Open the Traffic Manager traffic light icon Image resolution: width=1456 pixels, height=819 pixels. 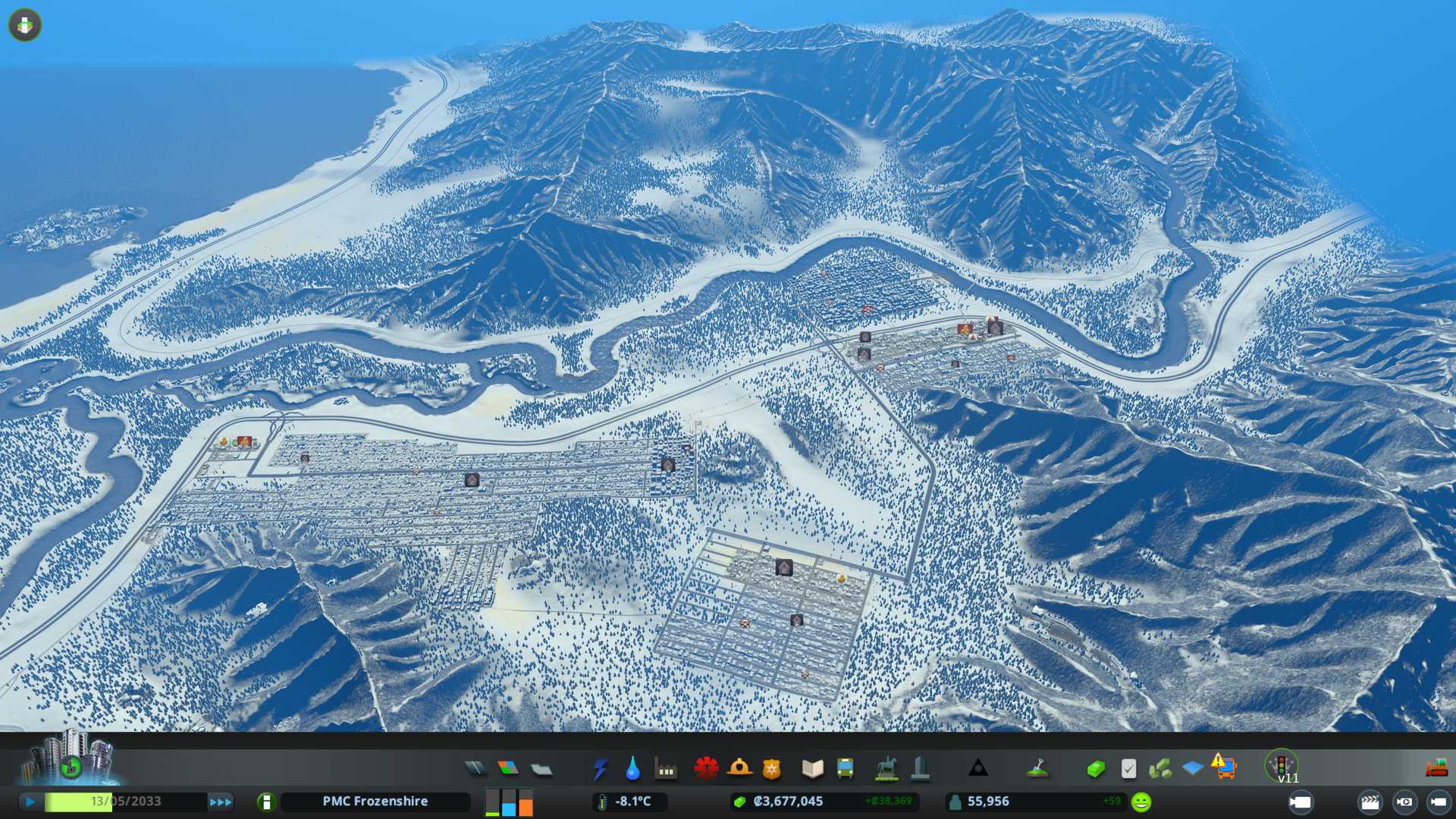(x=1282, y=764)
